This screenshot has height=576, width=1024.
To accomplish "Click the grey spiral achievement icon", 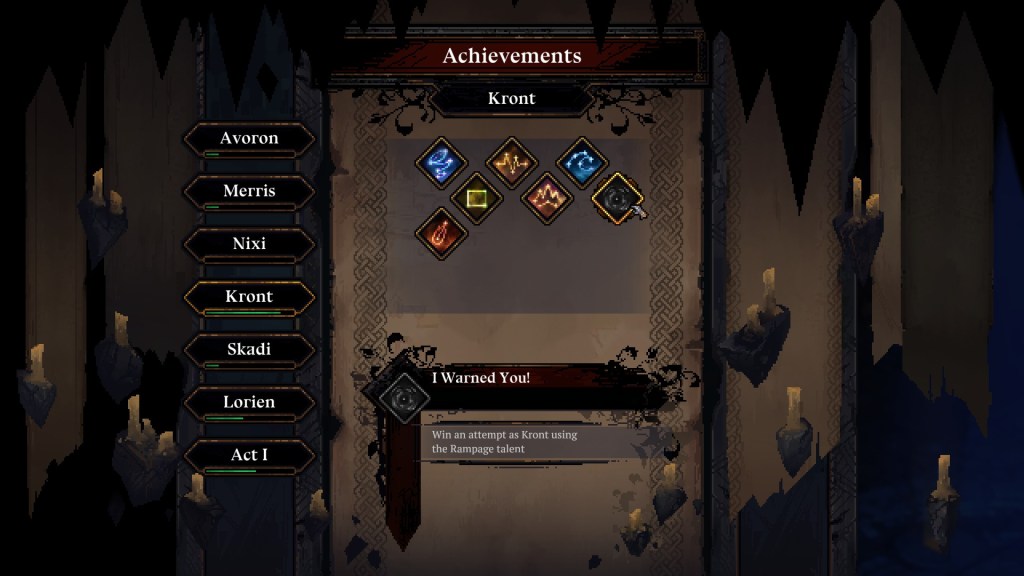I will tap(614, 199).
